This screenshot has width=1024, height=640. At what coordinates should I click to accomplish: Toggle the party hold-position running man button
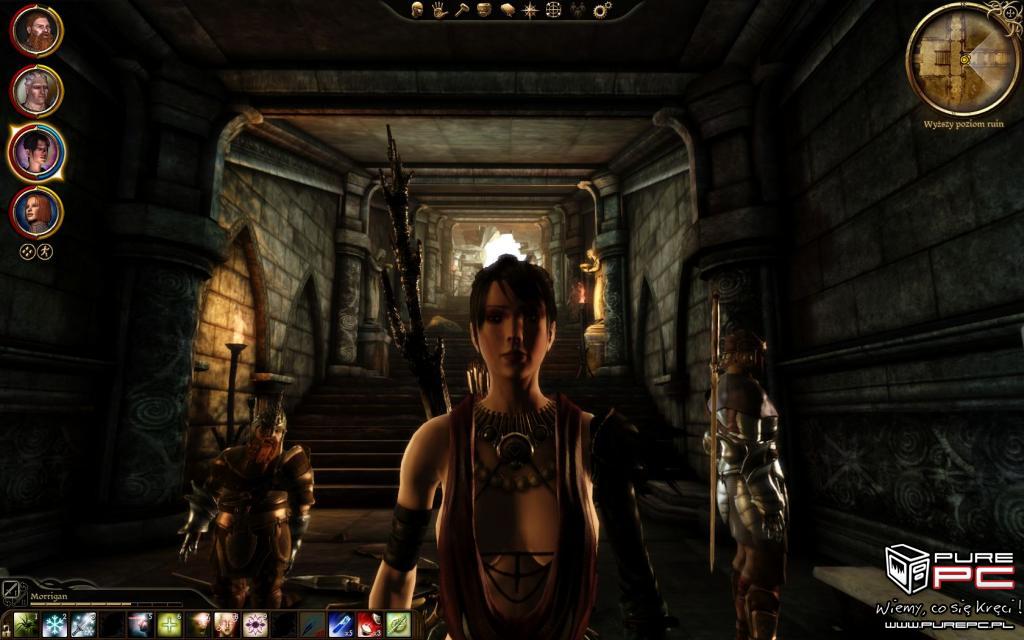click(x=45, y=251)
